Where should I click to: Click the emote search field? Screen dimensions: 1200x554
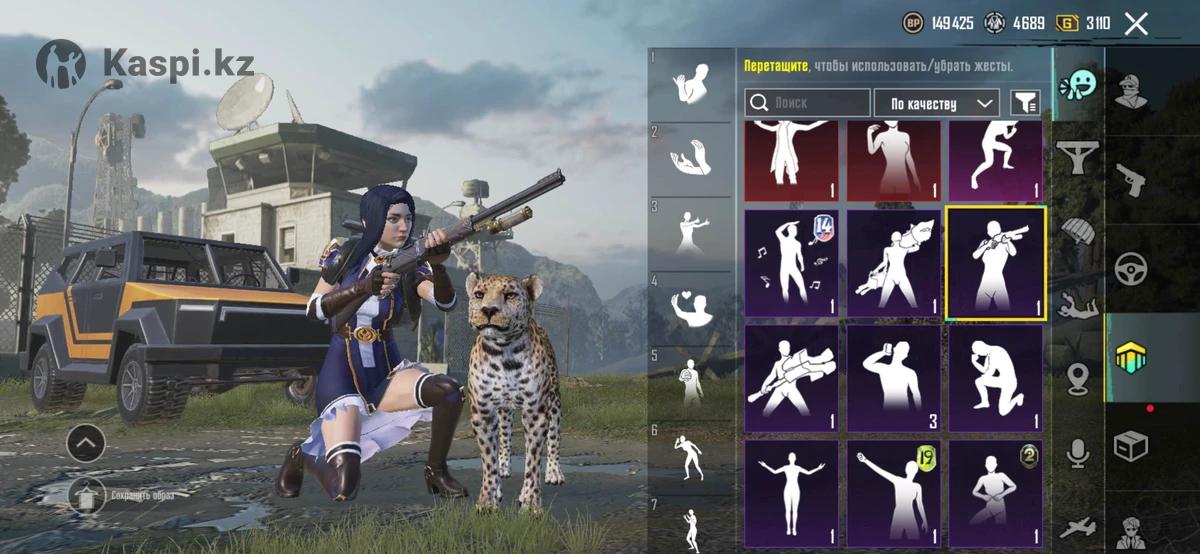coord(808,103)
